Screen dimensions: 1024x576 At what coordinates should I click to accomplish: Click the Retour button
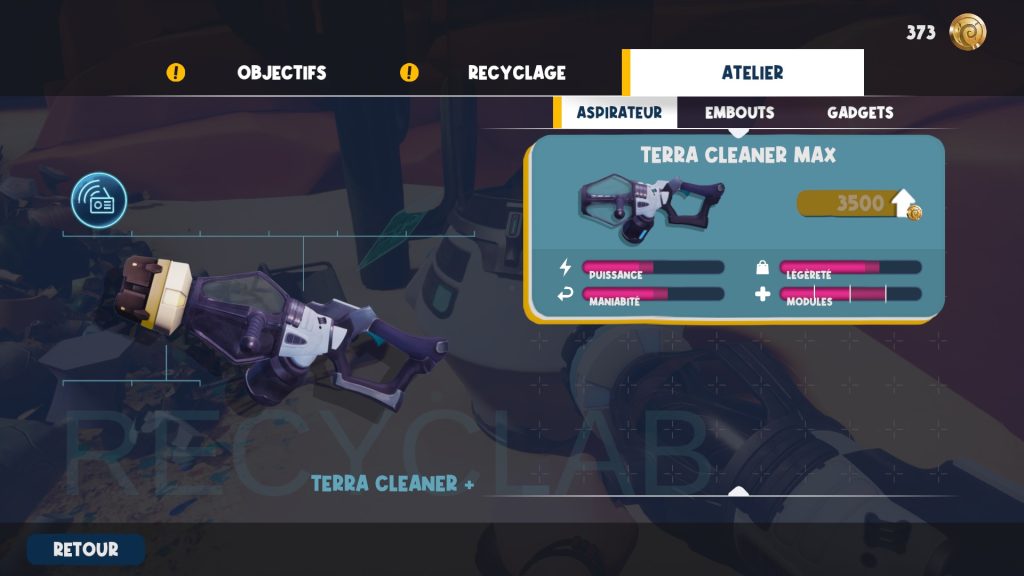click(x=86, y=549)
